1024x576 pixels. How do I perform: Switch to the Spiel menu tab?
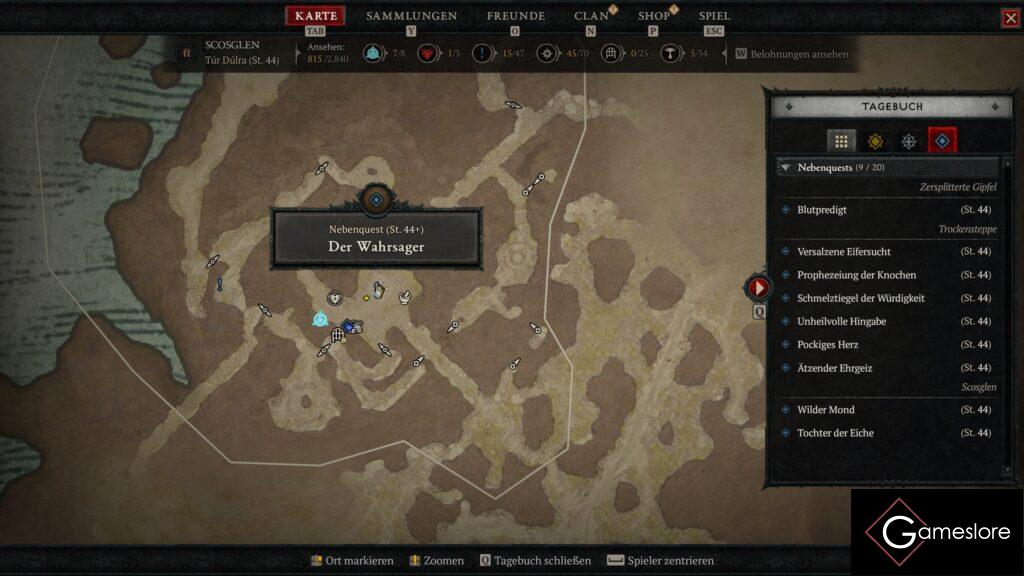714,16
